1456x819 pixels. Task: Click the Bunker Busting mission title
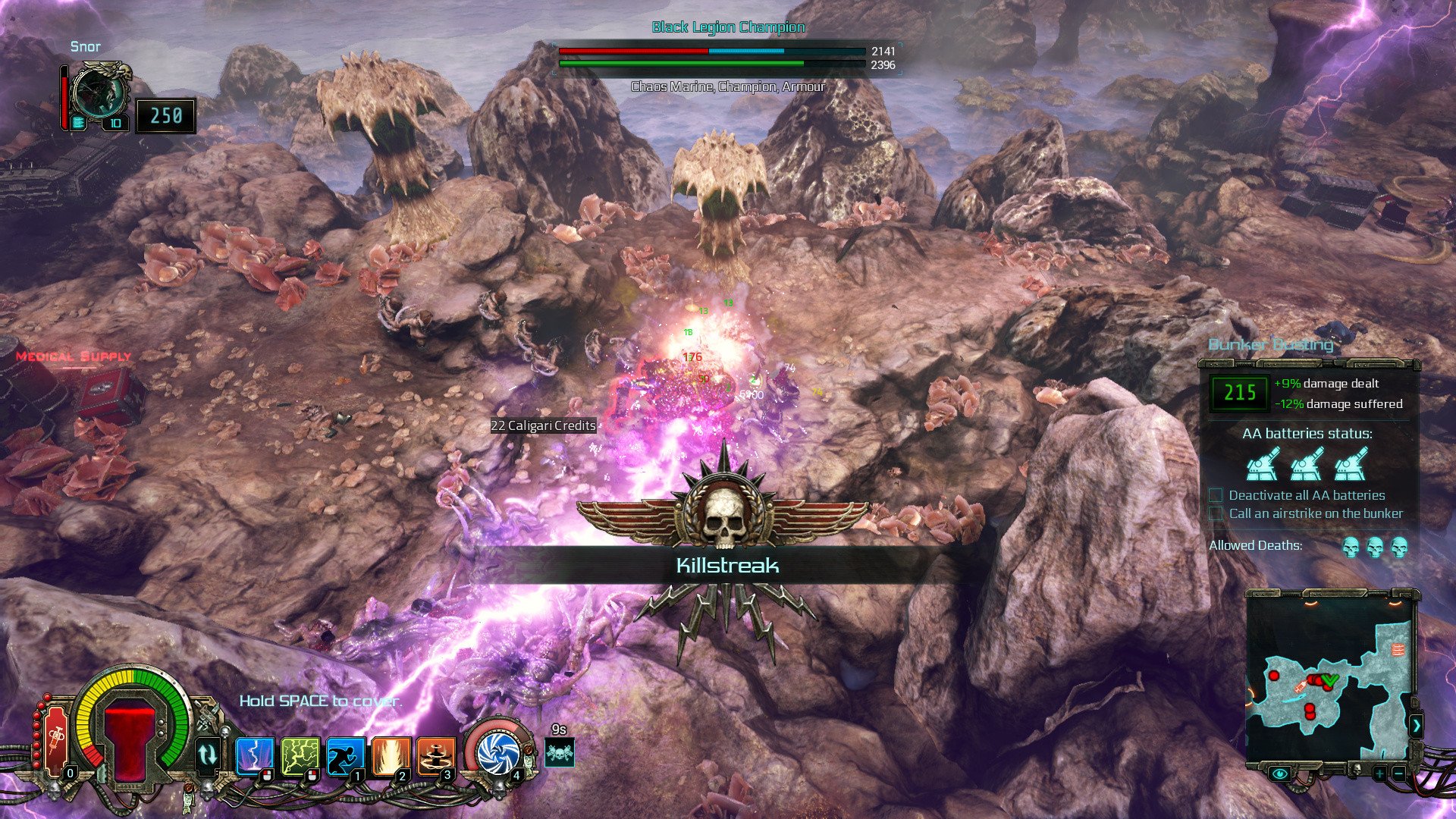pos(1271,345)
